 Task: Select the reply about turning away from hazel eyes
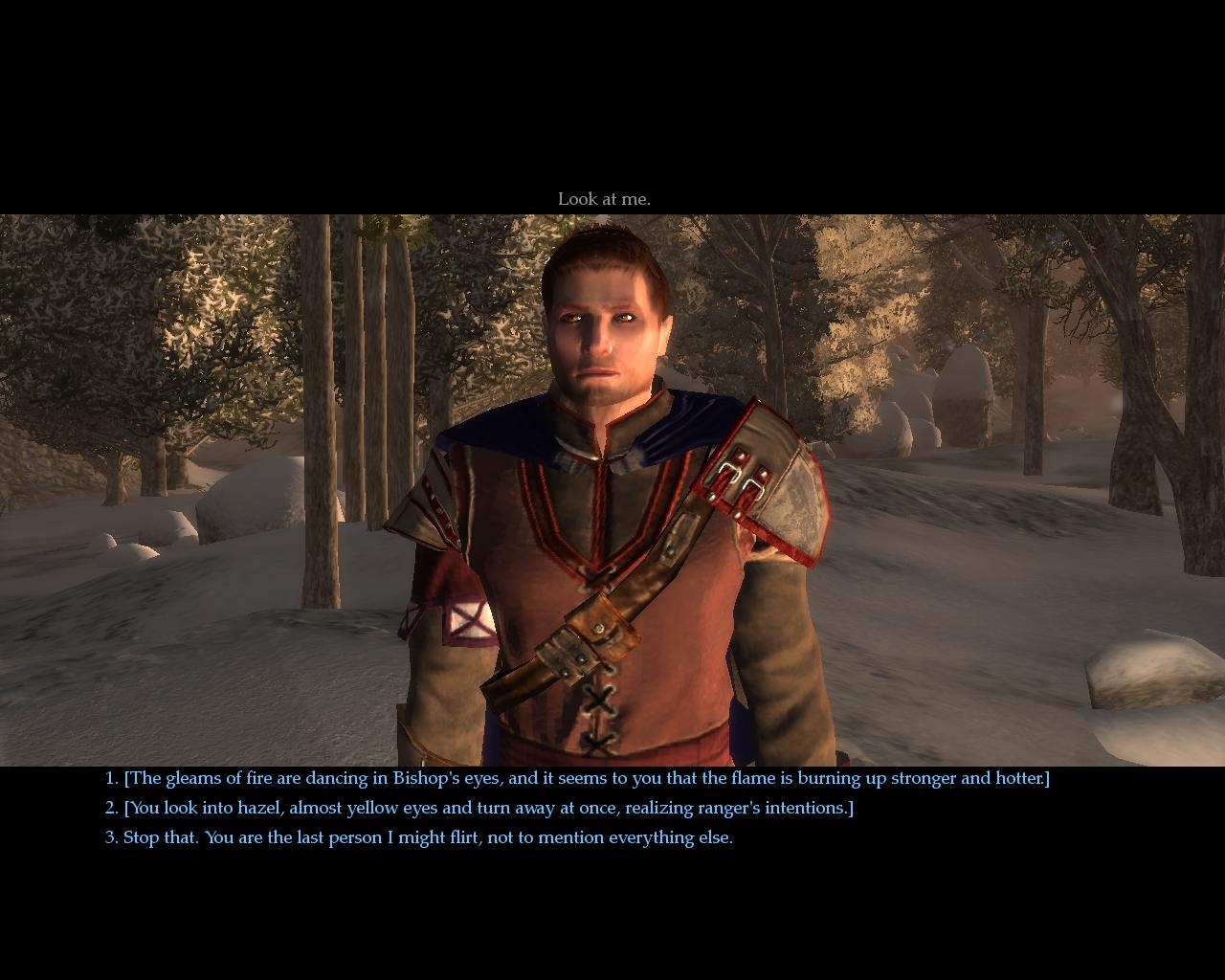[x=479, y=808]
